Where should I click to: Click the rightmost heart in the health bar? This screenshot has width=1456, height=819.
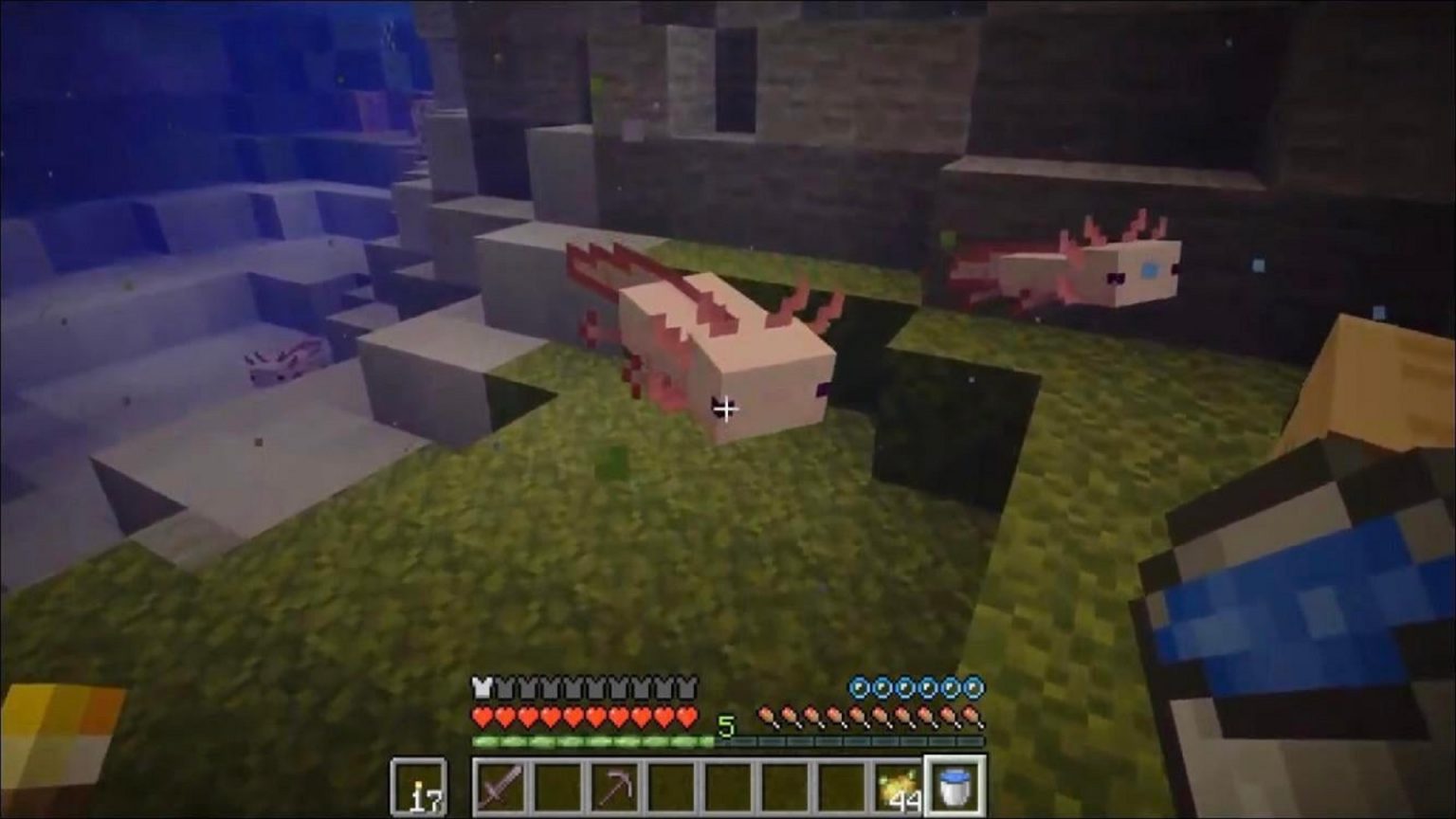[x=687, y=716]
